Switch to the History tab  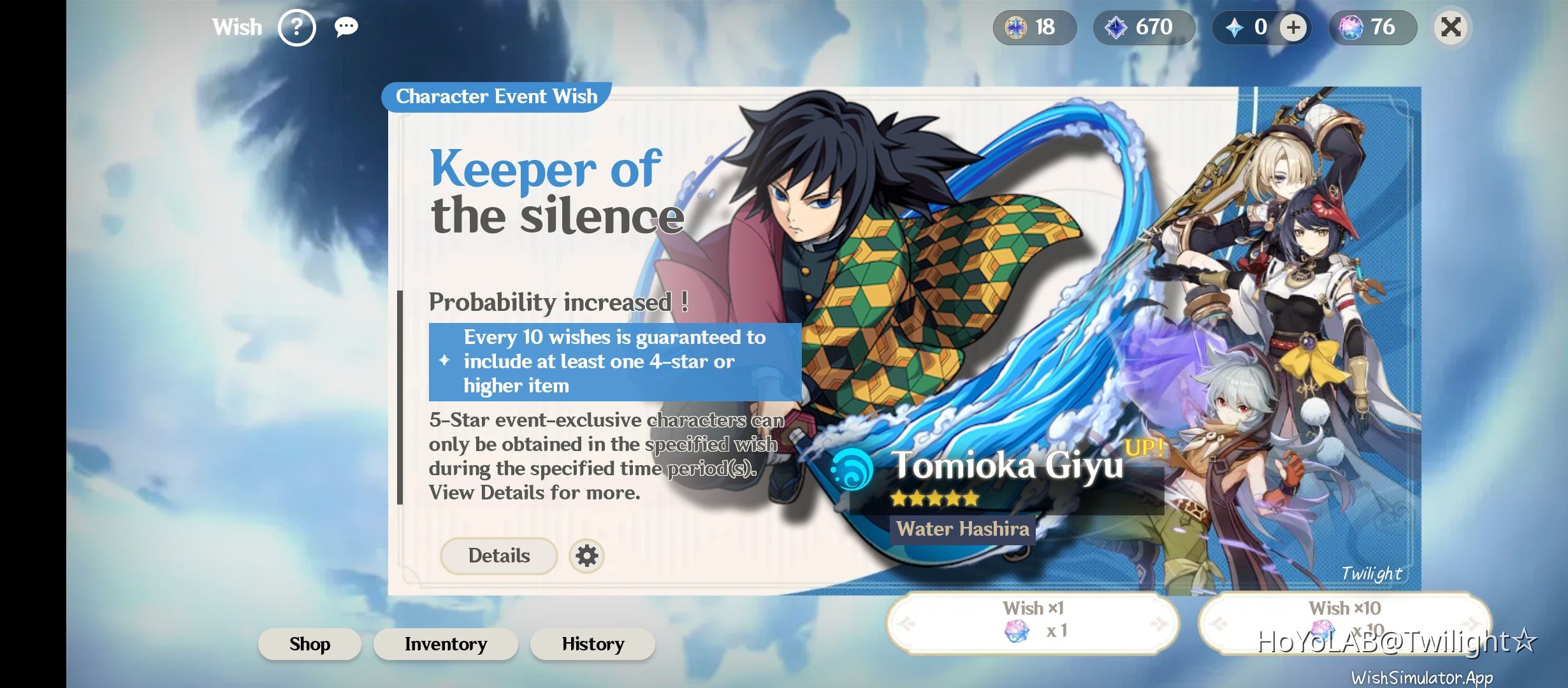592,644
